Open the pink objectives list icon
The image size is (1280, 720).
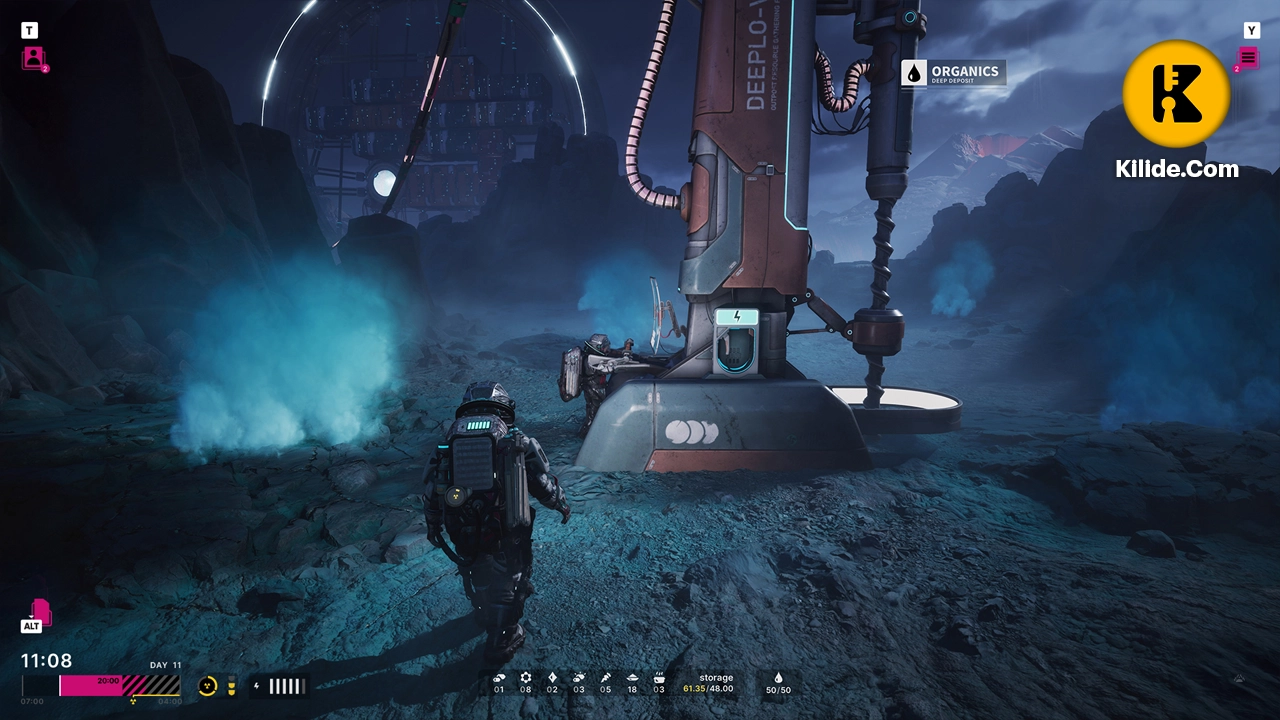[x=1248, y=58]
